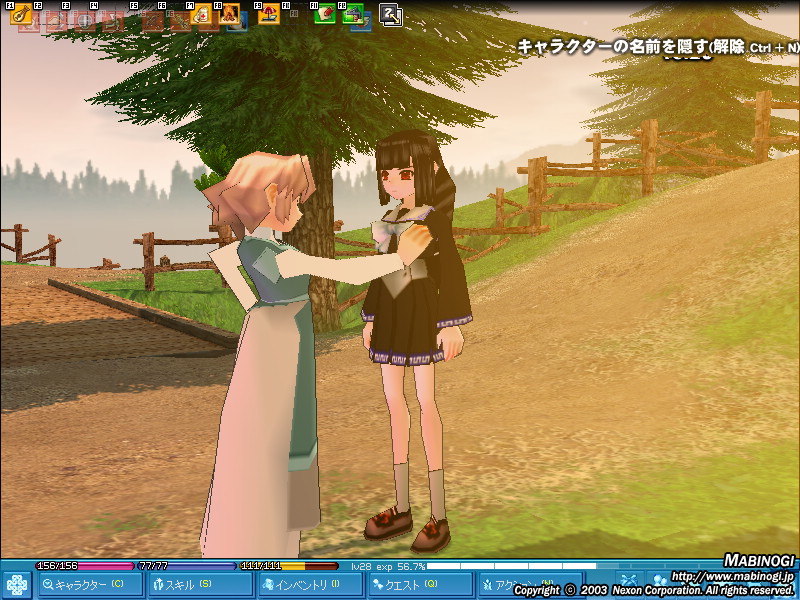Activate the Campfire skill icon
The width and height of the screenshot is (800, 600).
tap(229, 14)
